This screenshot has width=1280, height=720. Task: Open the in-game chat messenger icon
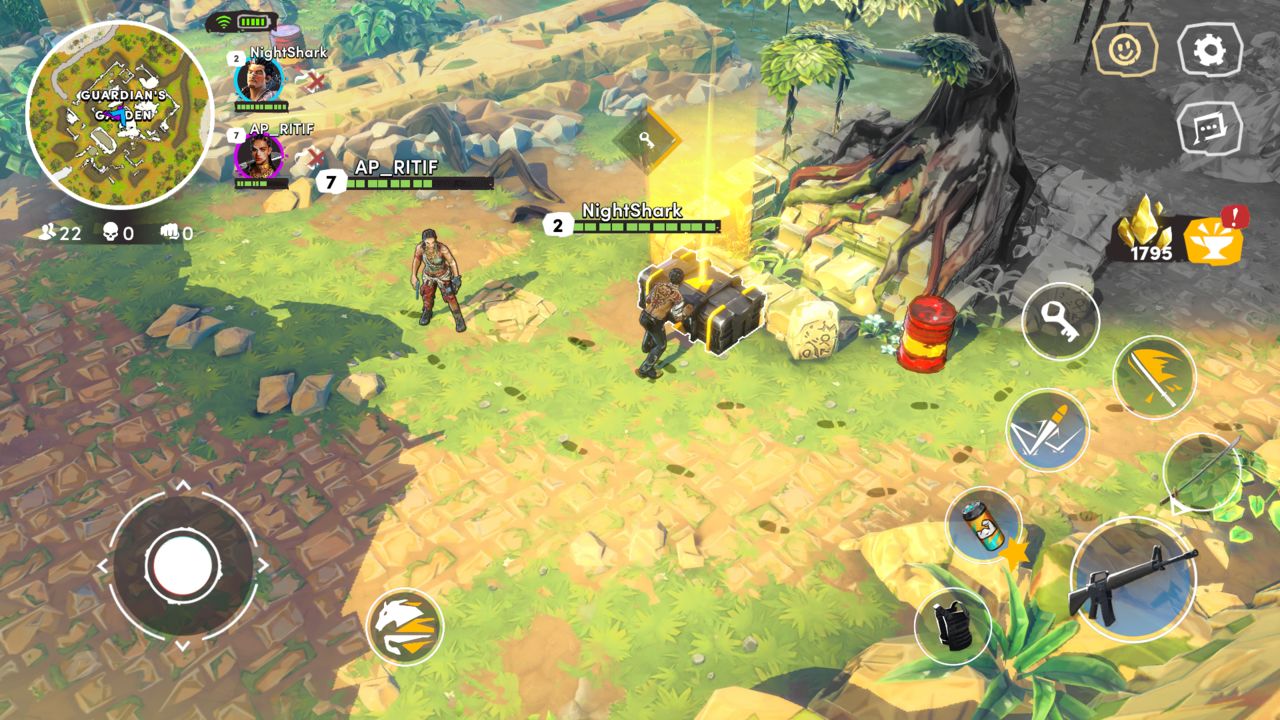[x=1211, y=132]
